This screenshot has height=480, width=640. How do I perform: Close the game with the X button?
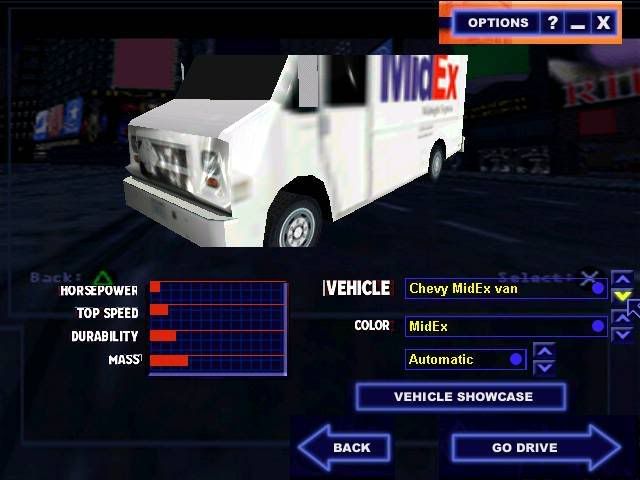coord(603,22)
